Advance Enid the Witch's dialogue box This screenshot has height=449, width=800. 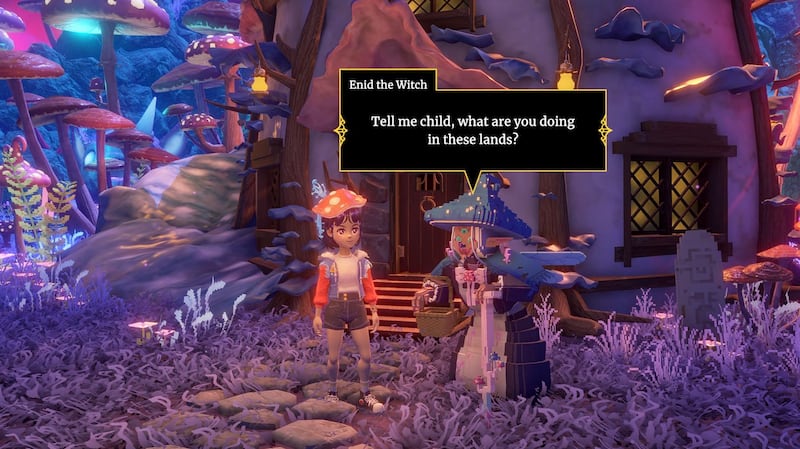coord(472,130)
